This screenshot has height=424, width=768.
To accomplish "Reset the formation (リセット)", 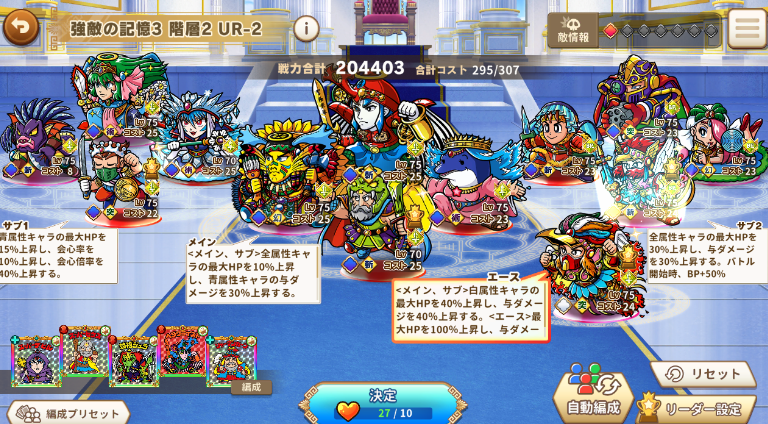I will click(703, 373).
